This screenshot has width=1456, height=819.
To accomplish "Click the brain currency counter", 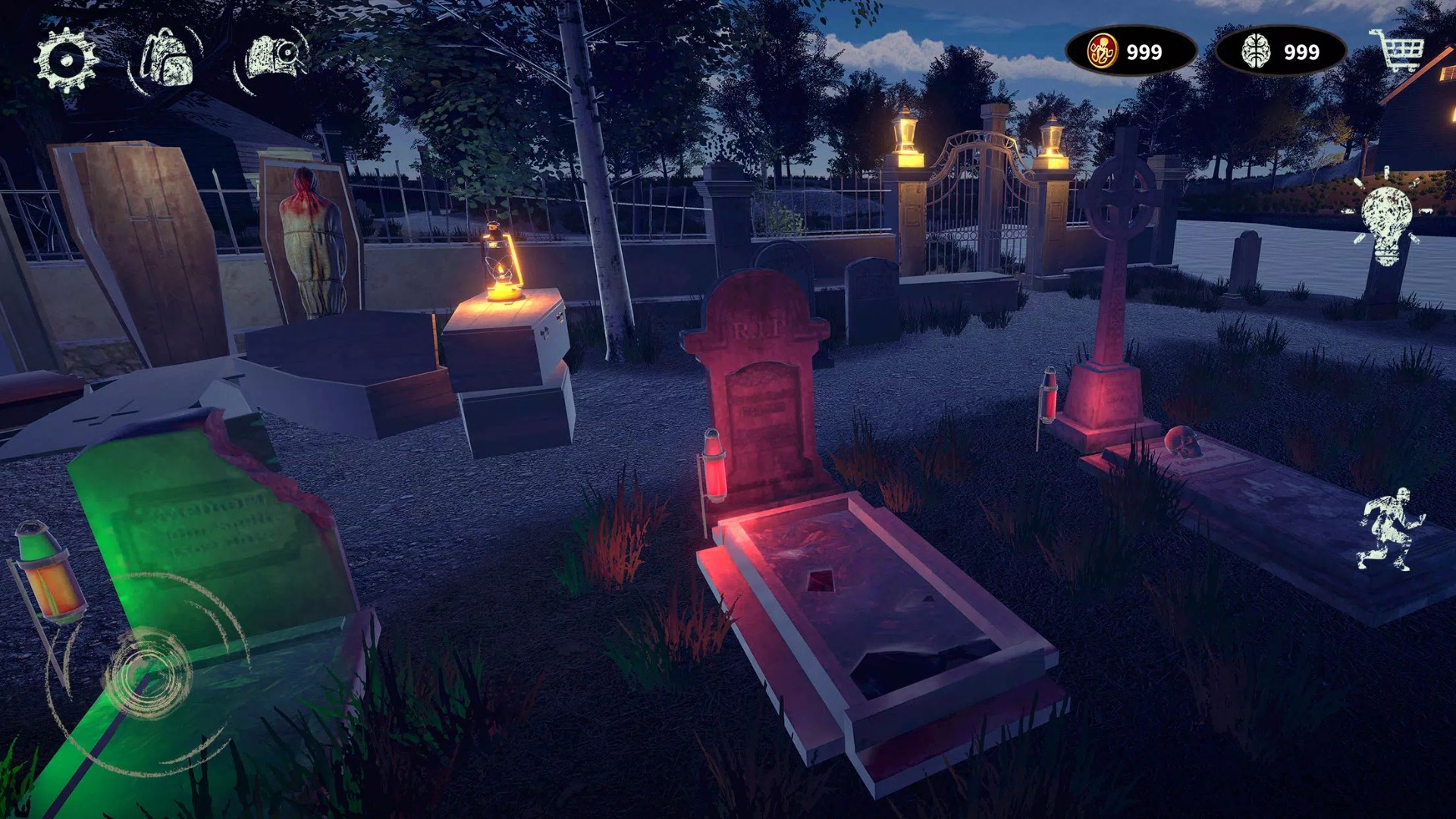I will [1280, 52].
